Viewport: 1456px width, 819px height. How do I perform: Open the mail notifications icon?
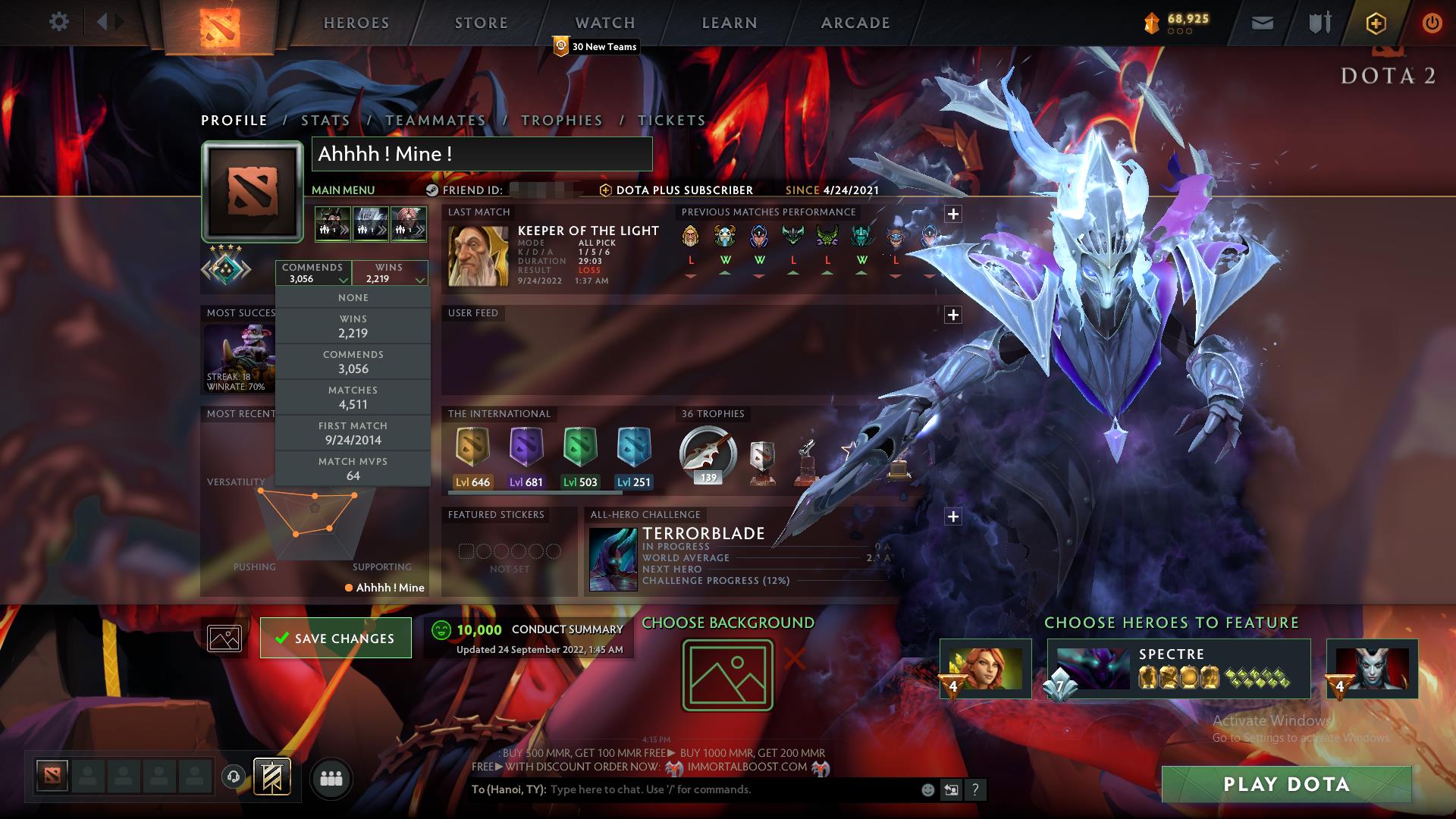[x=1262, y=22]
